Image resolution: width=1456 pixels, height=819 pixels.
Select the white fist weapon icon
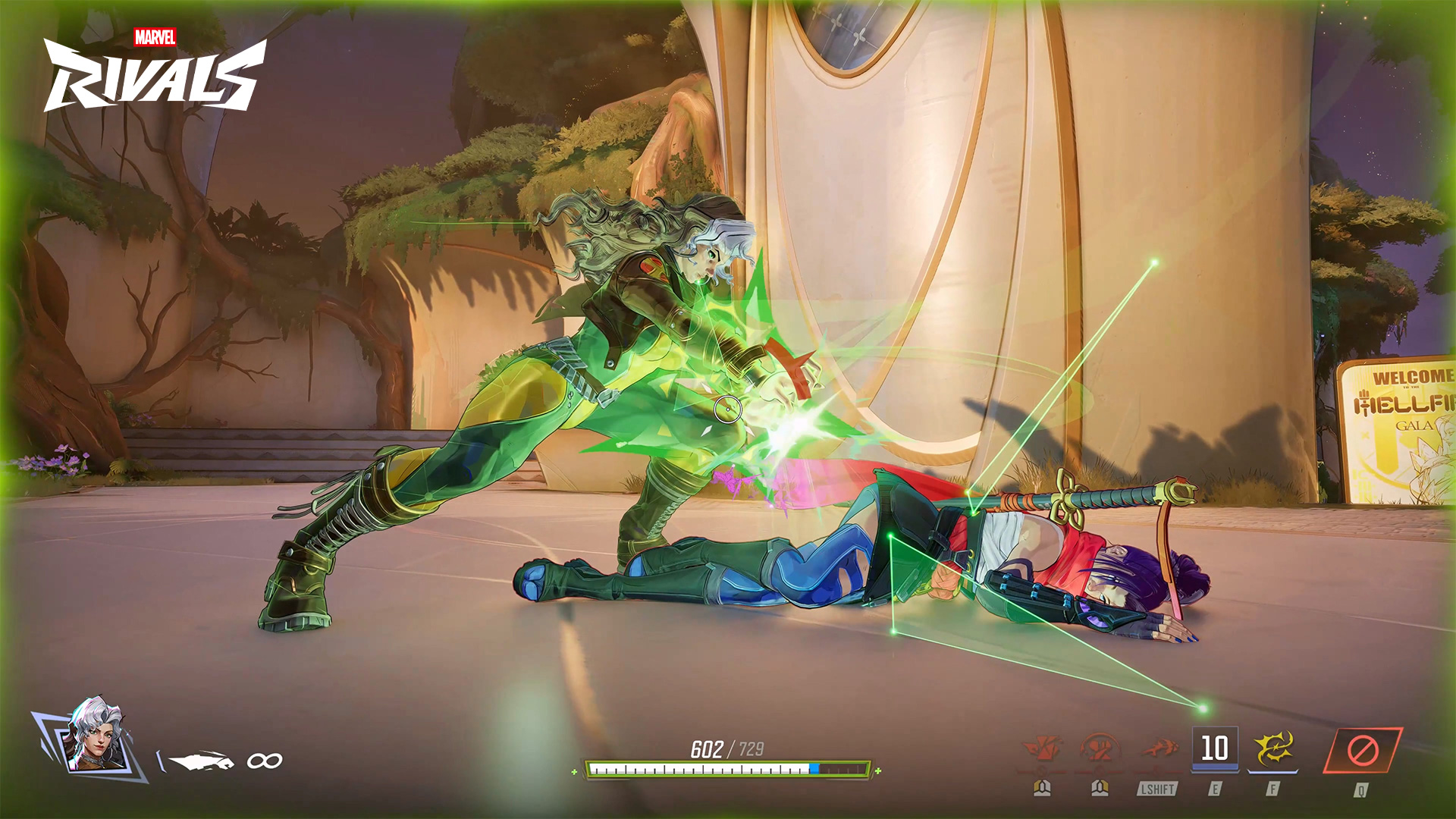click(x=200, y=760)
